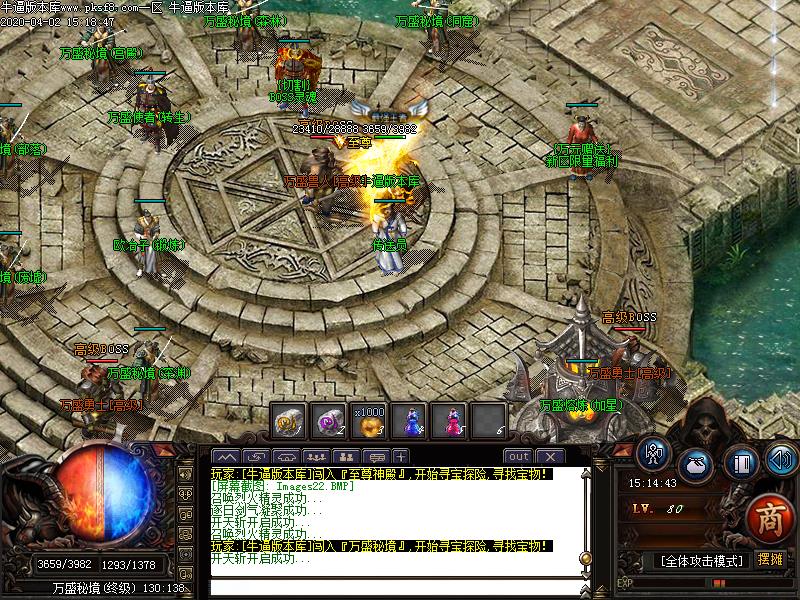Drink the red potion in belt slot 5

448,421
